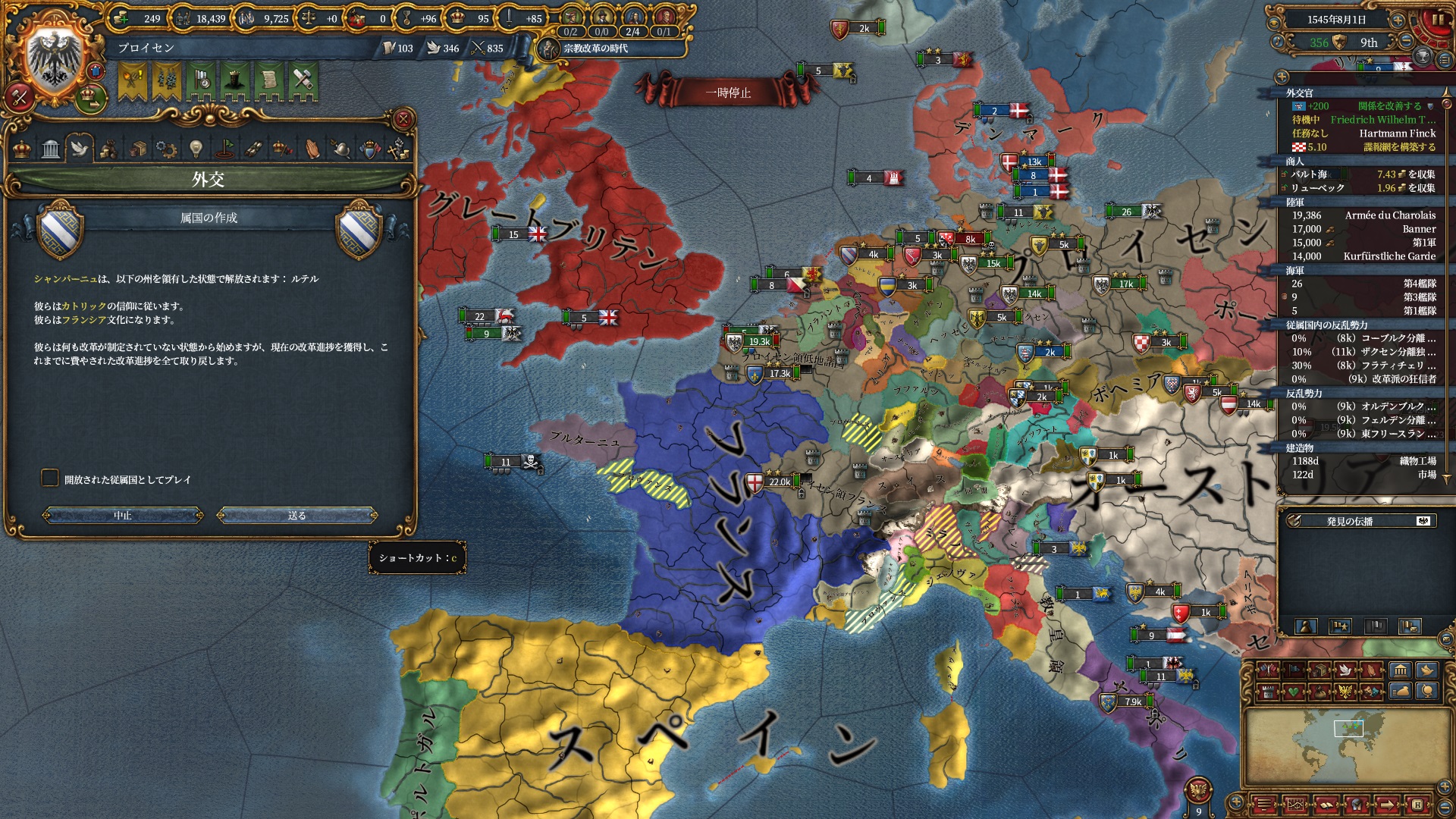Tick the play as released vassal checkbox
The height and width of the screenshot is (819, 1456).
coord(50,478)
